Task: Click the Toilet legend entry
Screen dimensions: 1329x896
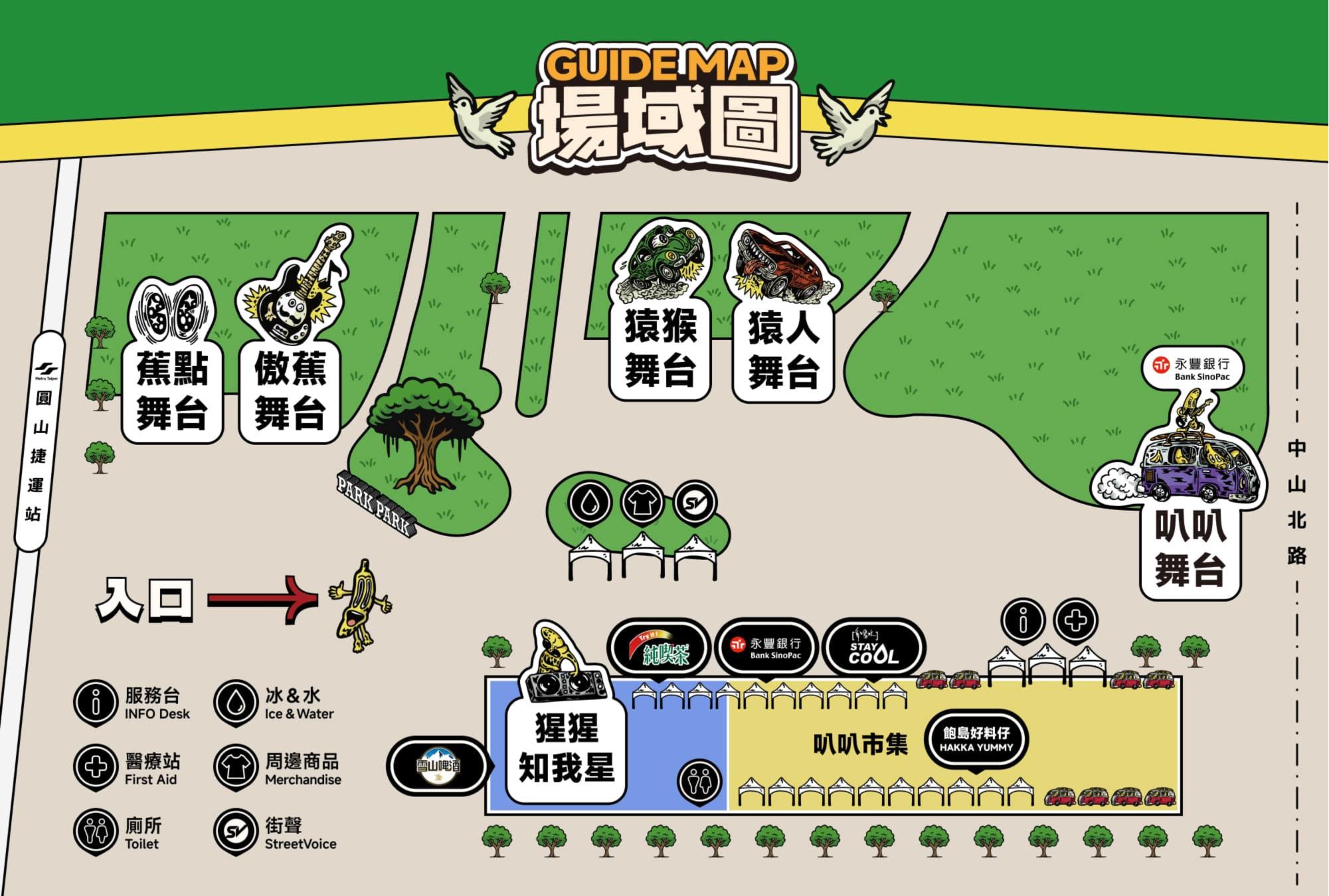Action: [x=118, y=833]
